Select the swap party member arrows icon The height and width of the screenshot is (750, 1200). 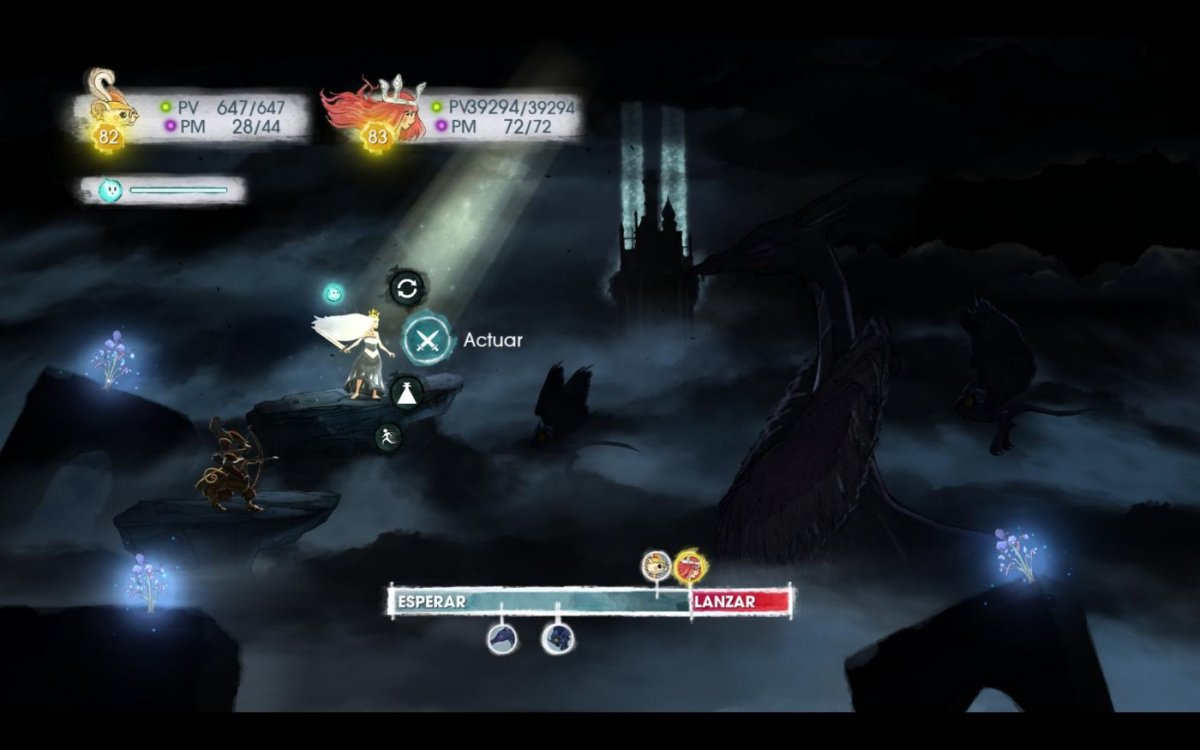(406, 289)
